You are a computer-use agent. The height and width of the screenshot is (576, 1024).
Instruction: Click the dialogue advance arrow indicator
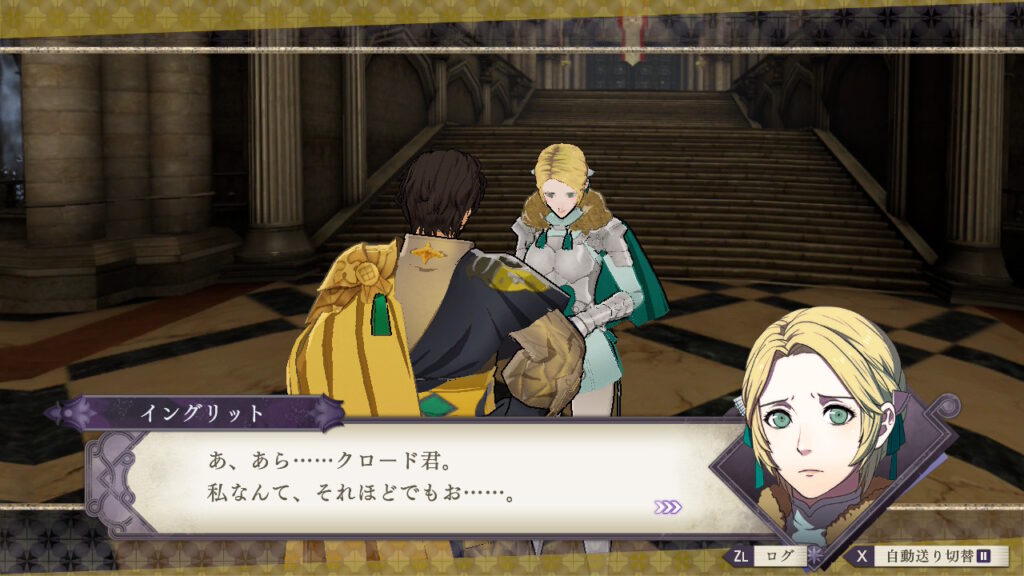[x=668, y=507]
